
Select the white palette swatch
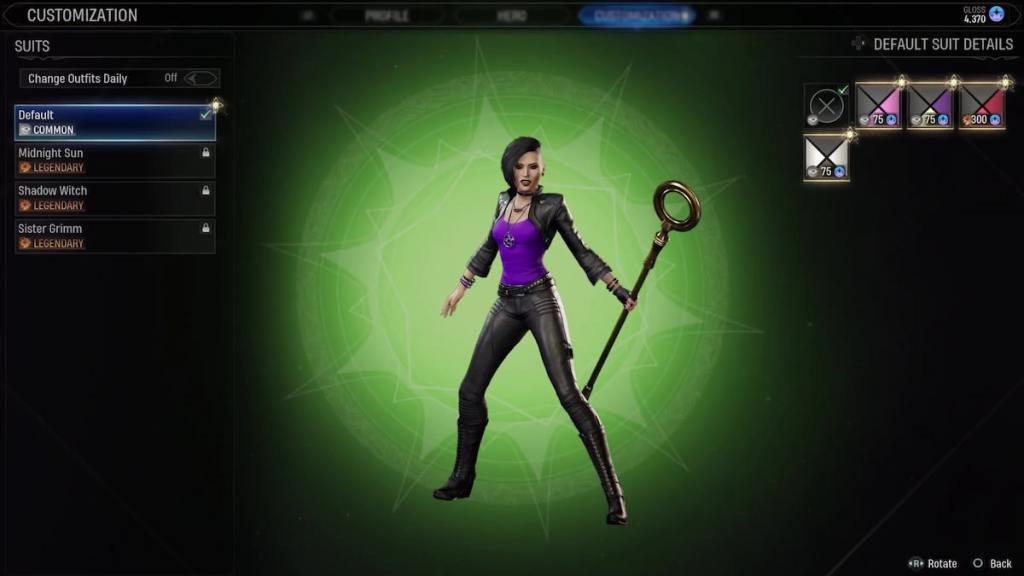point(826,157)
